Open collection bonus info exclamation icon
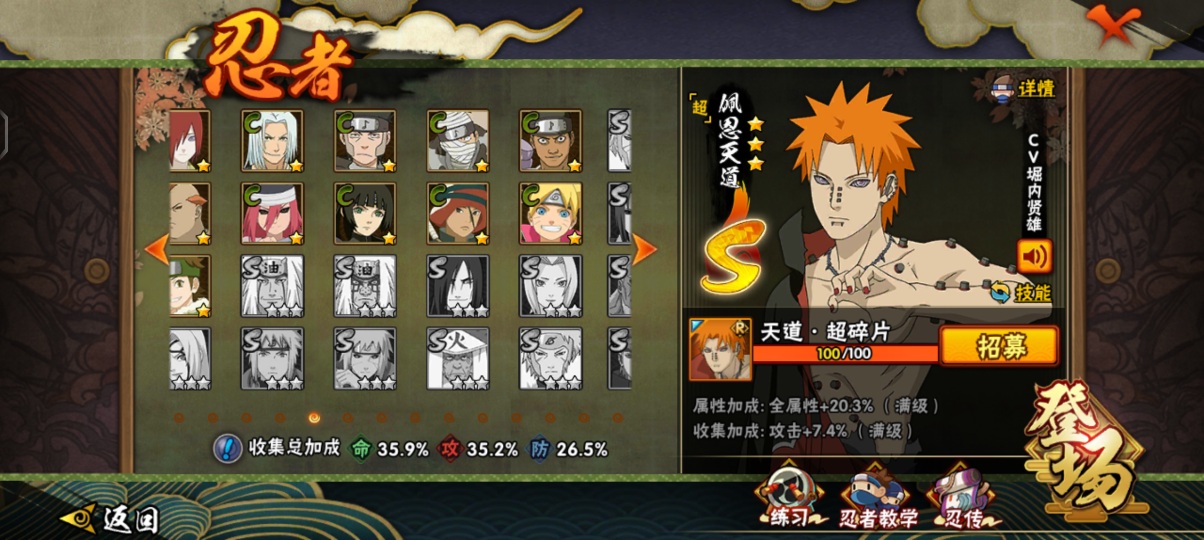This screenshot has width=1204, height=540. pos(228,449)
